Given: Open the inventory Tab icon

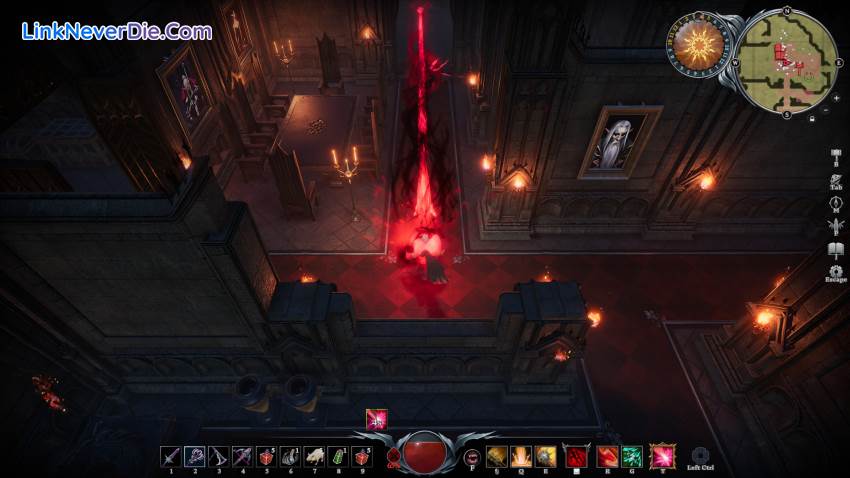Looking at the screenshot, I should [835, 180].
